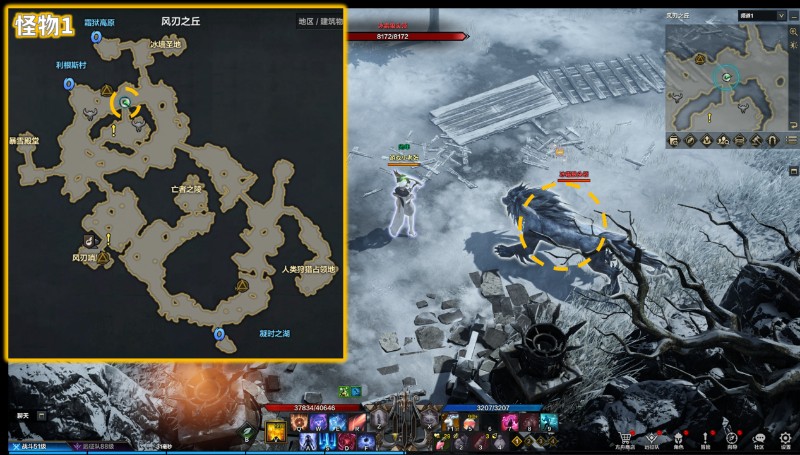Open the shopping cart store icon
This screenshot has width=800, height=455.
click(x=627, y=437)
